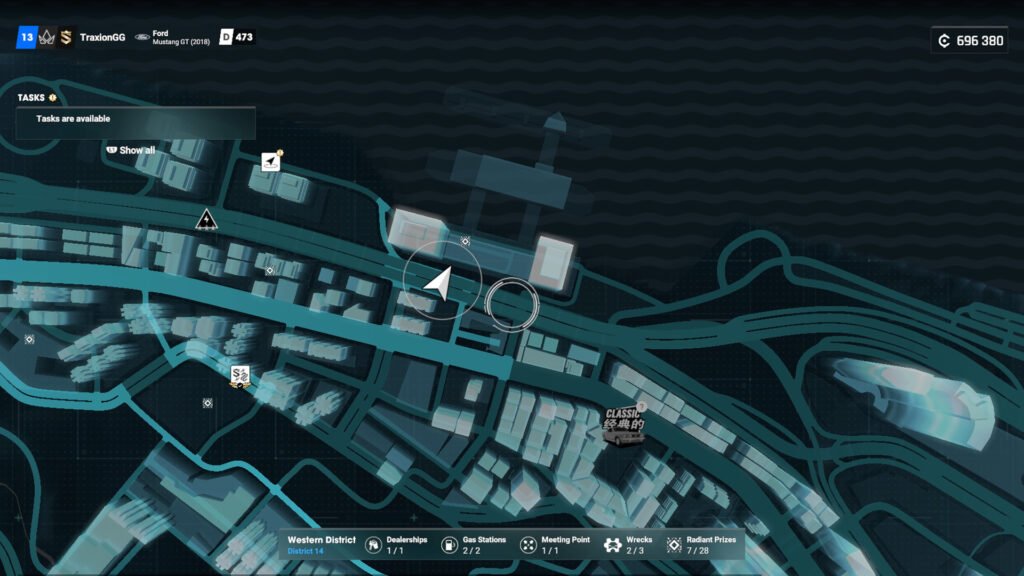
Task: Select the Radiant Prizes district entry
Action: [x=701, y=545]
